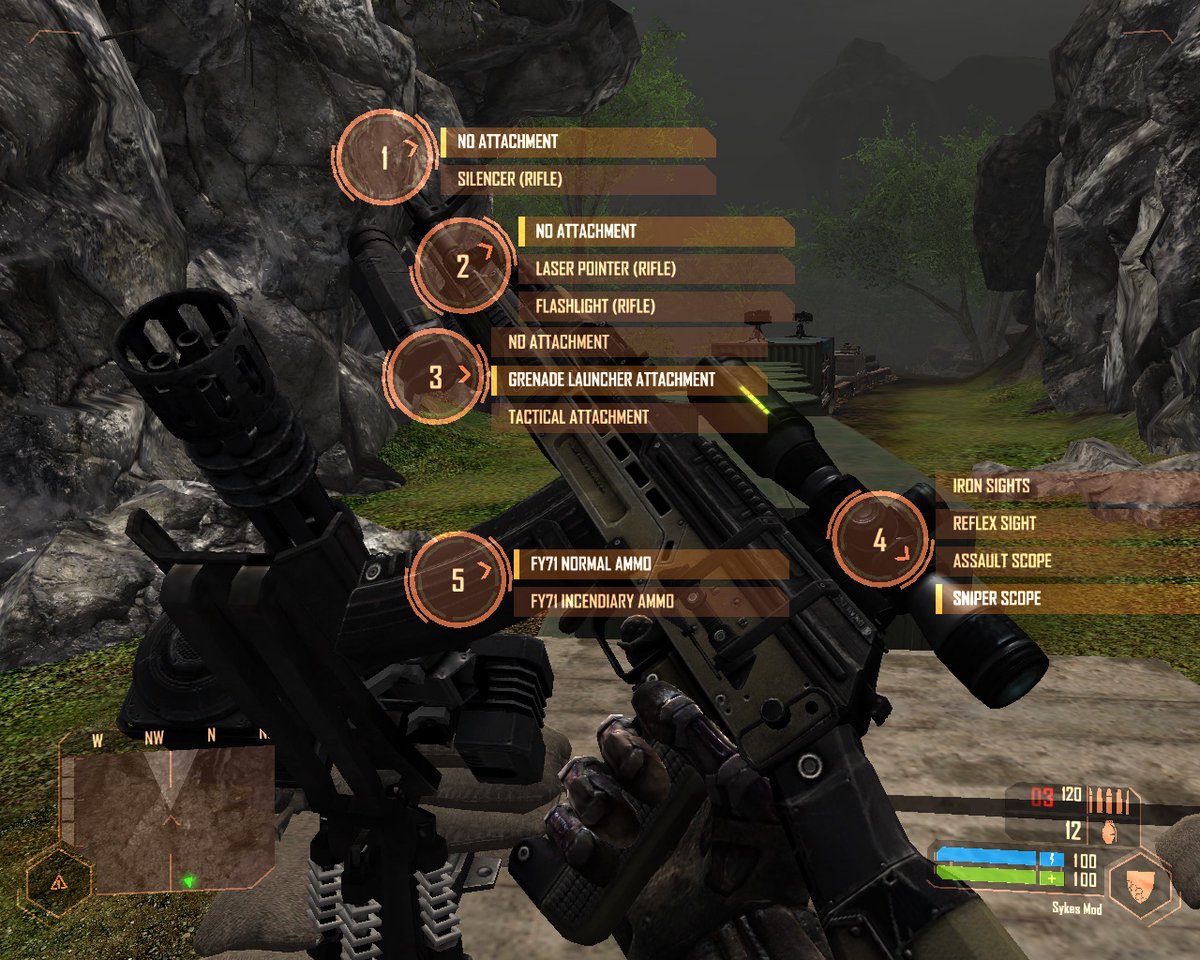Screen dimensions: 1200x960
Task: Switch to FY71 Incendiary Ammo
Action: click(x=650, y=601)
